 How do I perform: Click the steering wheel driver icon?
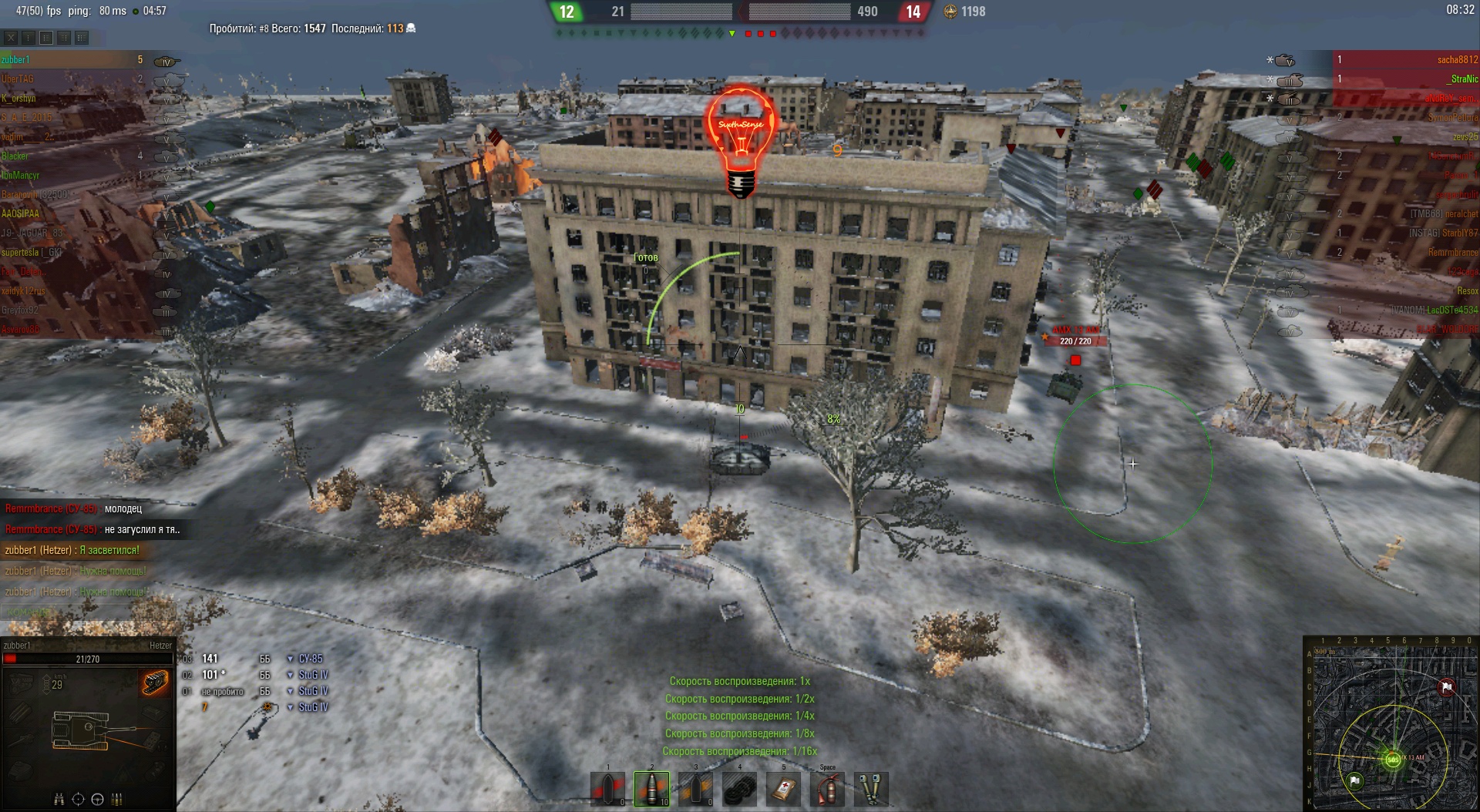[x=97, y=799]
